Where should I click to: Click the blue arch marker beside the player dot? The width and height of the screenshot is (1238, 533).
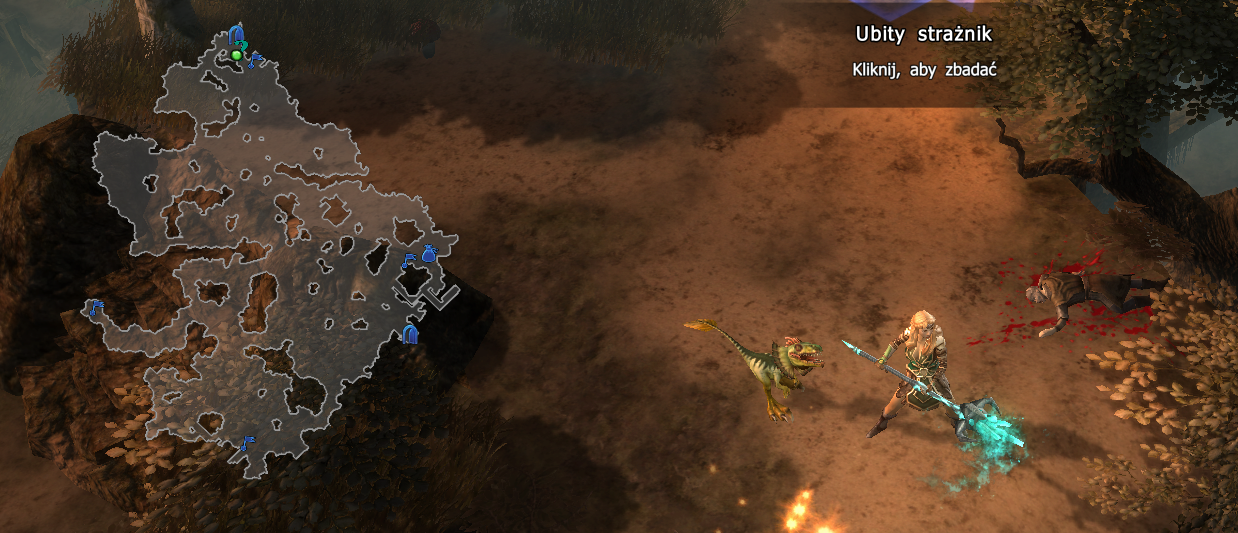[236, 35]
